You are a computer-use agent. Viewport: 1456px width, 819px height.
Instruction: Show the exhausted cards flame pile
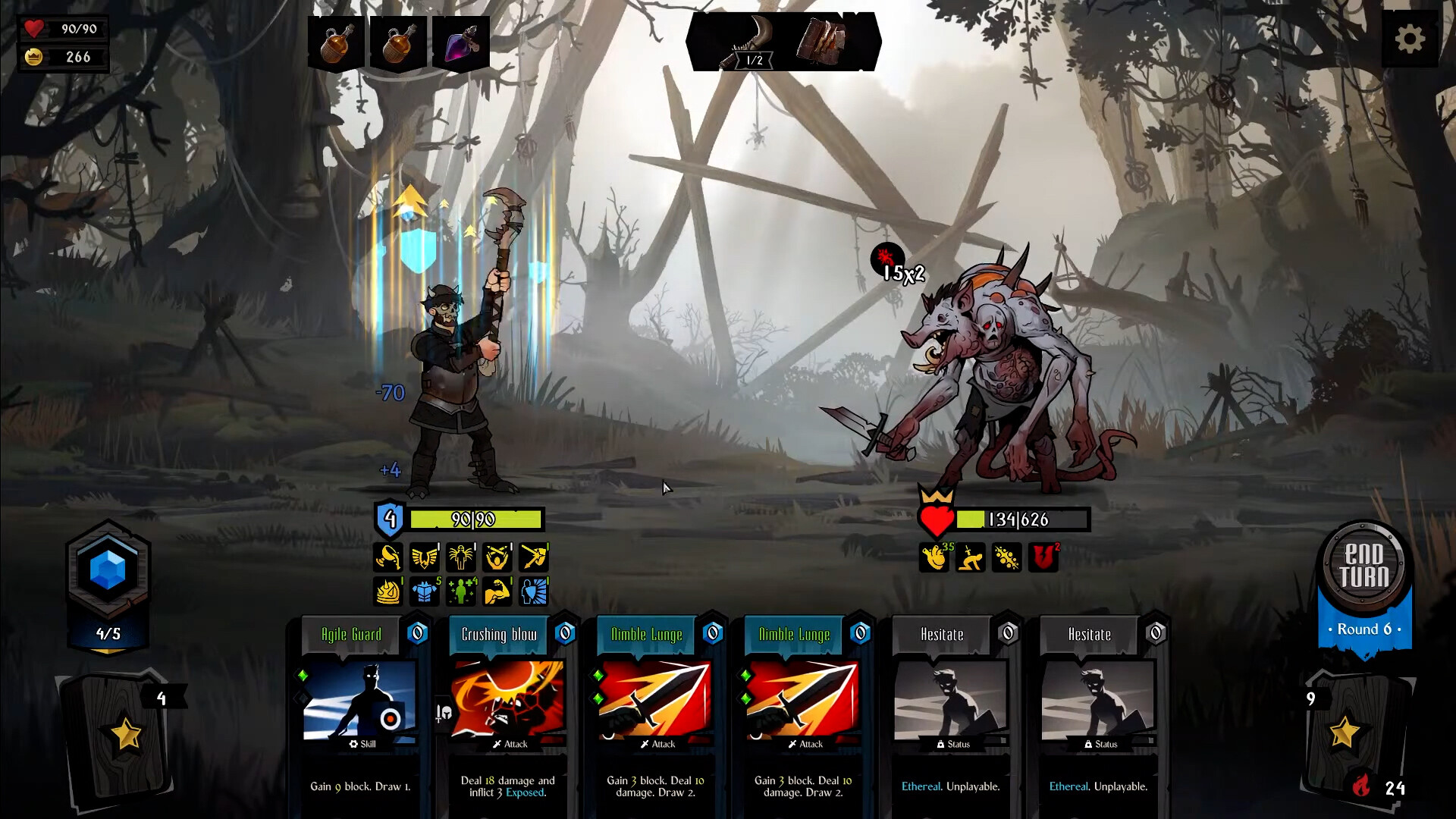coord(1362,787)
